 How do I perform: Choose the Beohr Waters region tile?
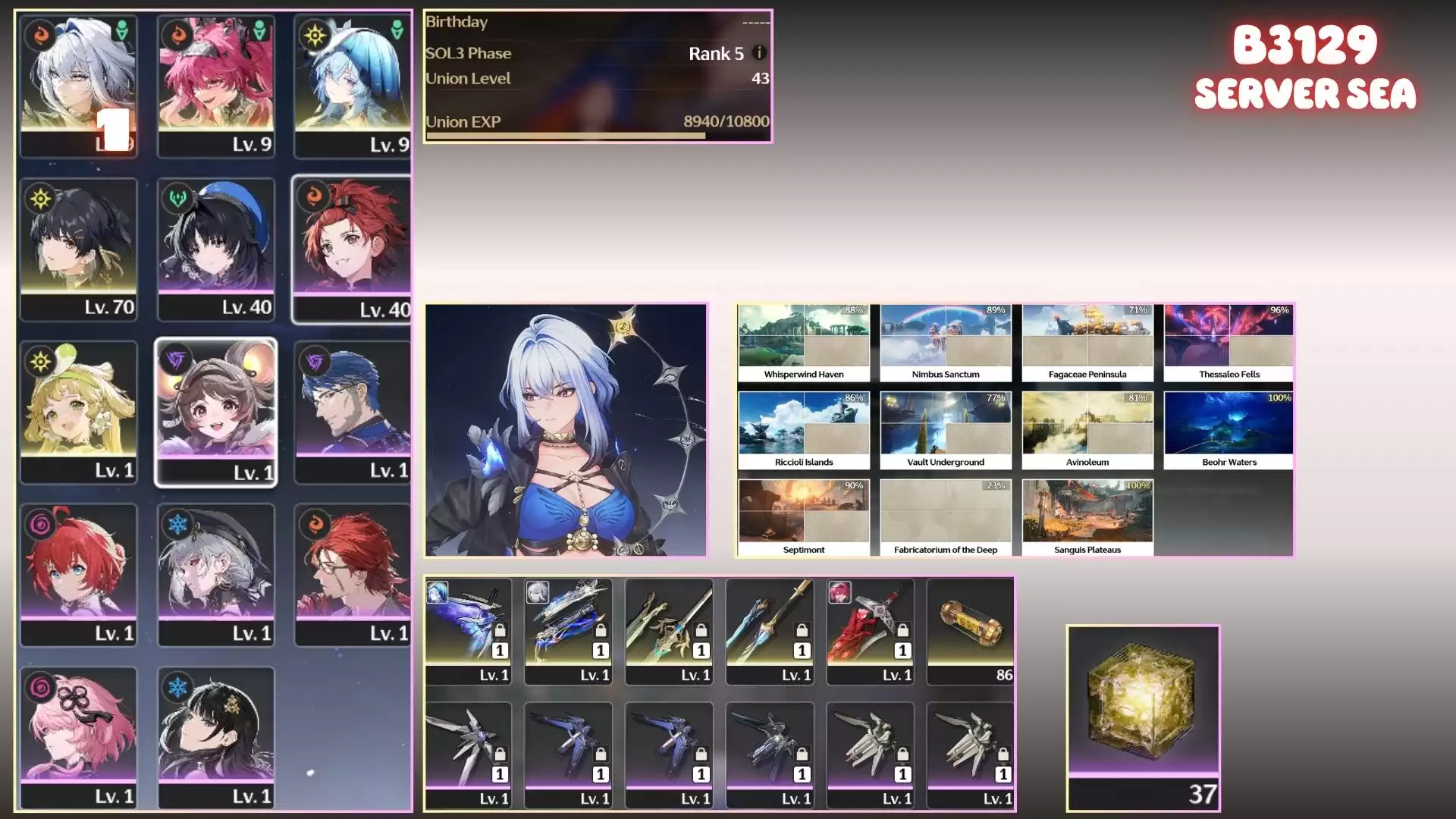(x=1229, y=431)
